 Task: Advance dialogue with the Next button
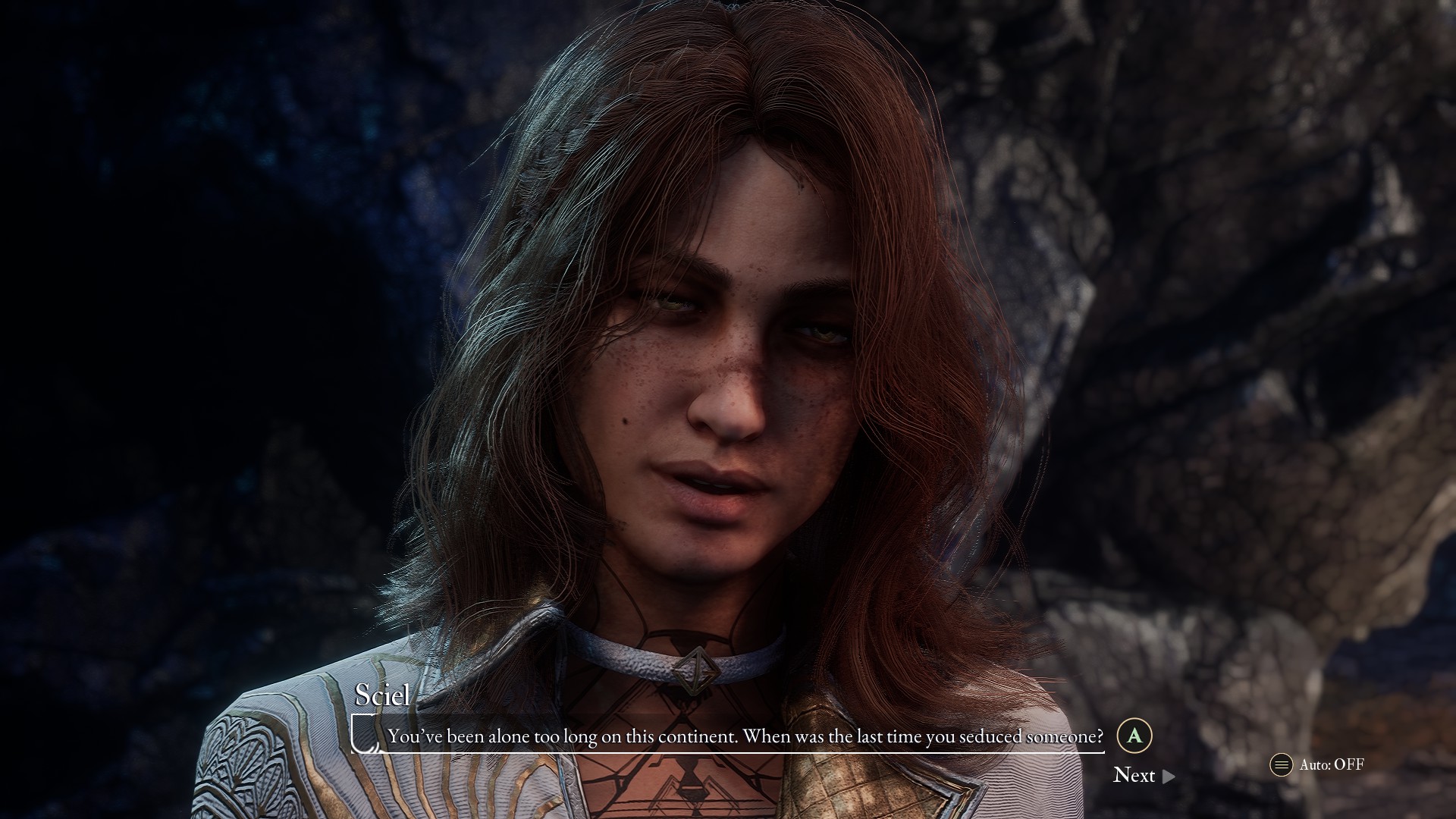pos(1143,775)
